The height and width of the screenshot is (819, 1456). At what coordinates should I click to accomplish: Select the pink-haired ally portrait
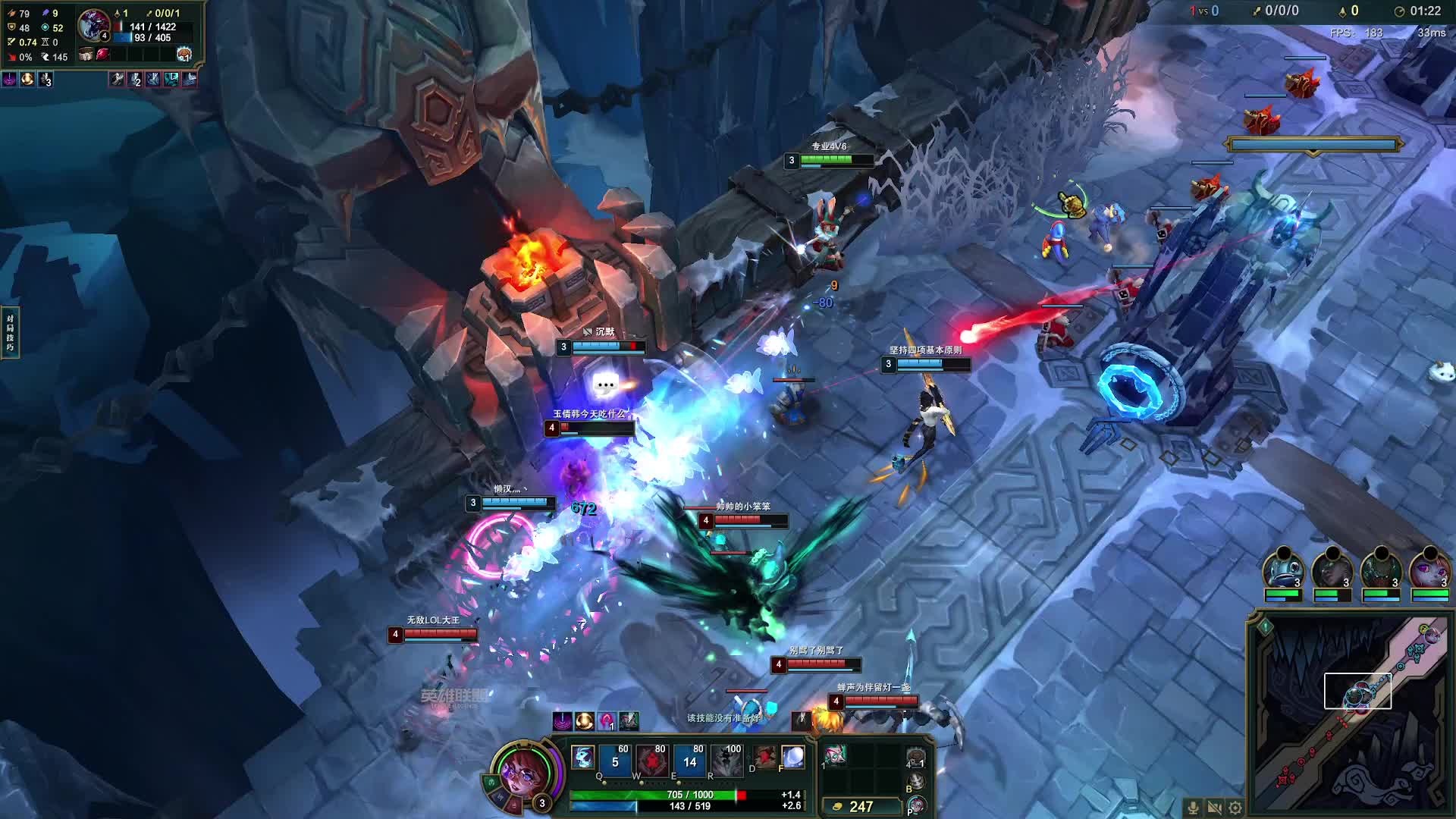point(1429,570)
